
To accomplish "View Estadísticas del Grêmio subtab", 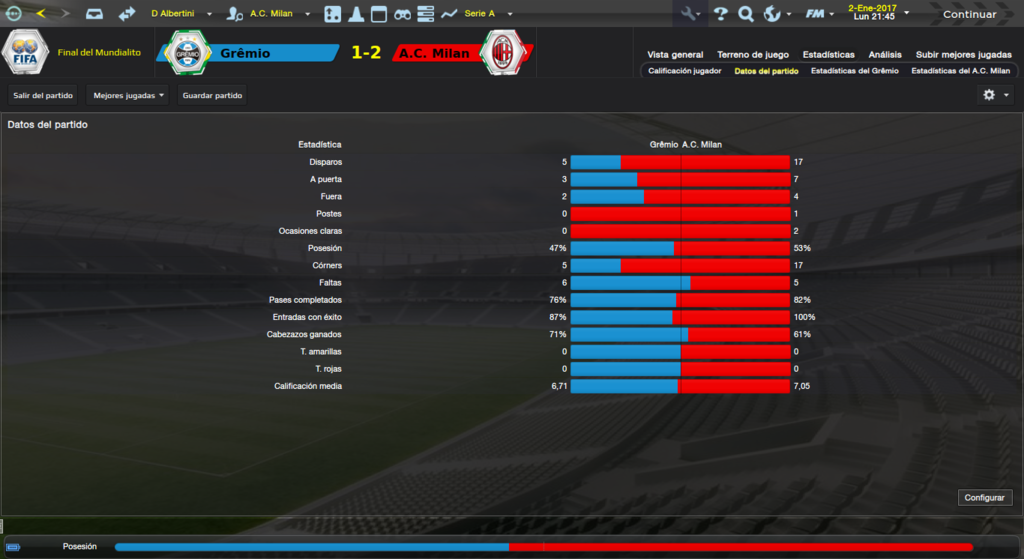I will (854, 71).
